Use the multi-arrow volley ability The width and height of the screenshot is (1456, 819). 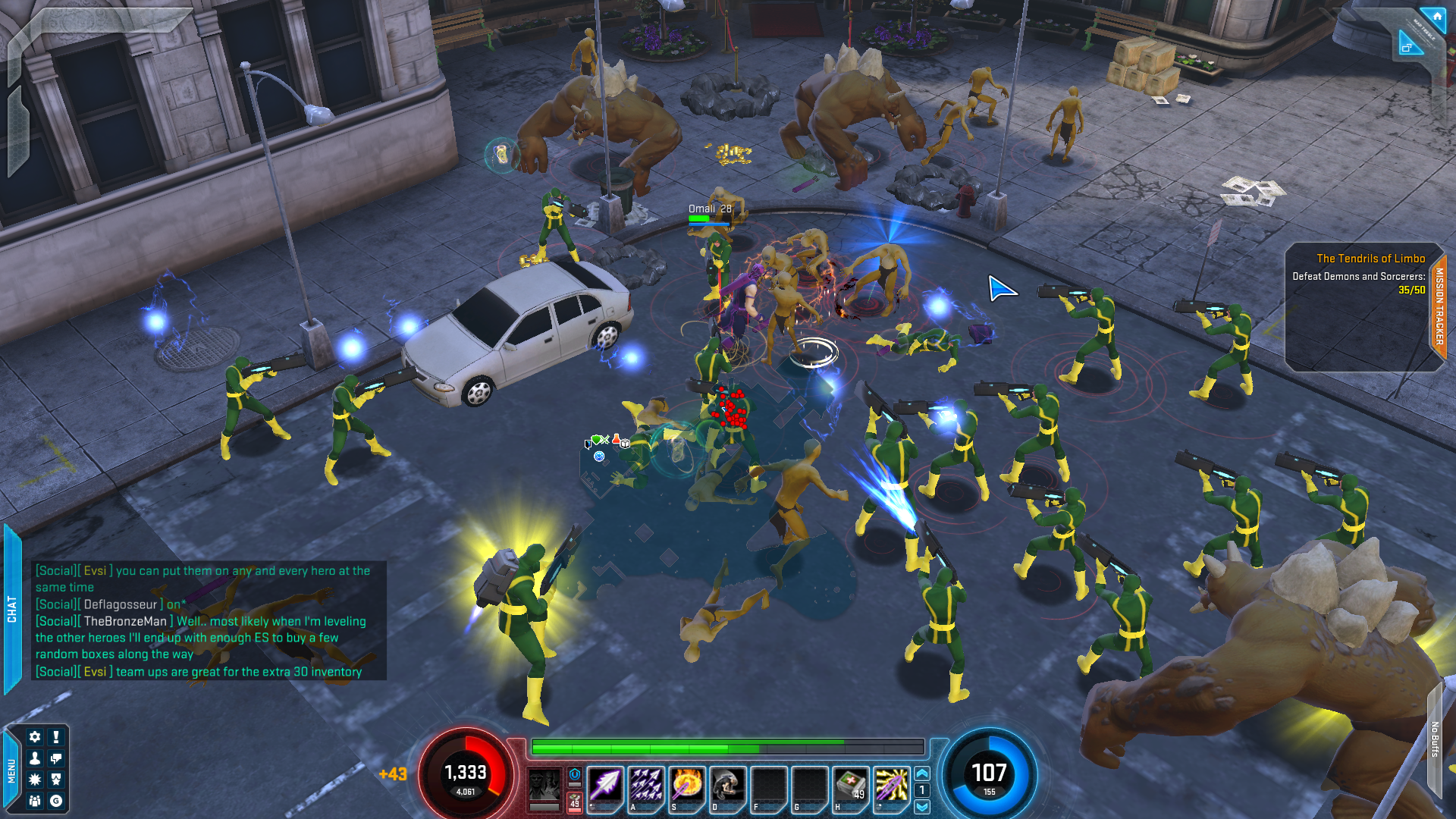coord(646,786)
